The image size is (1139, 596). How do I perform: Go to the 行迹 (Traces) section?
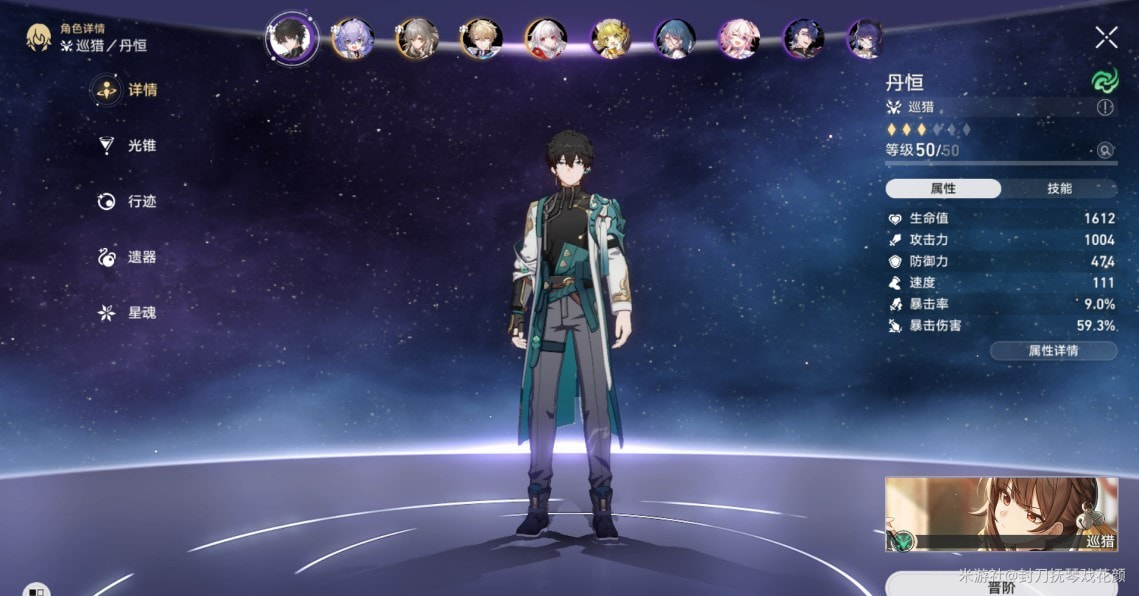pyautogui.click(x=127, y=202)
